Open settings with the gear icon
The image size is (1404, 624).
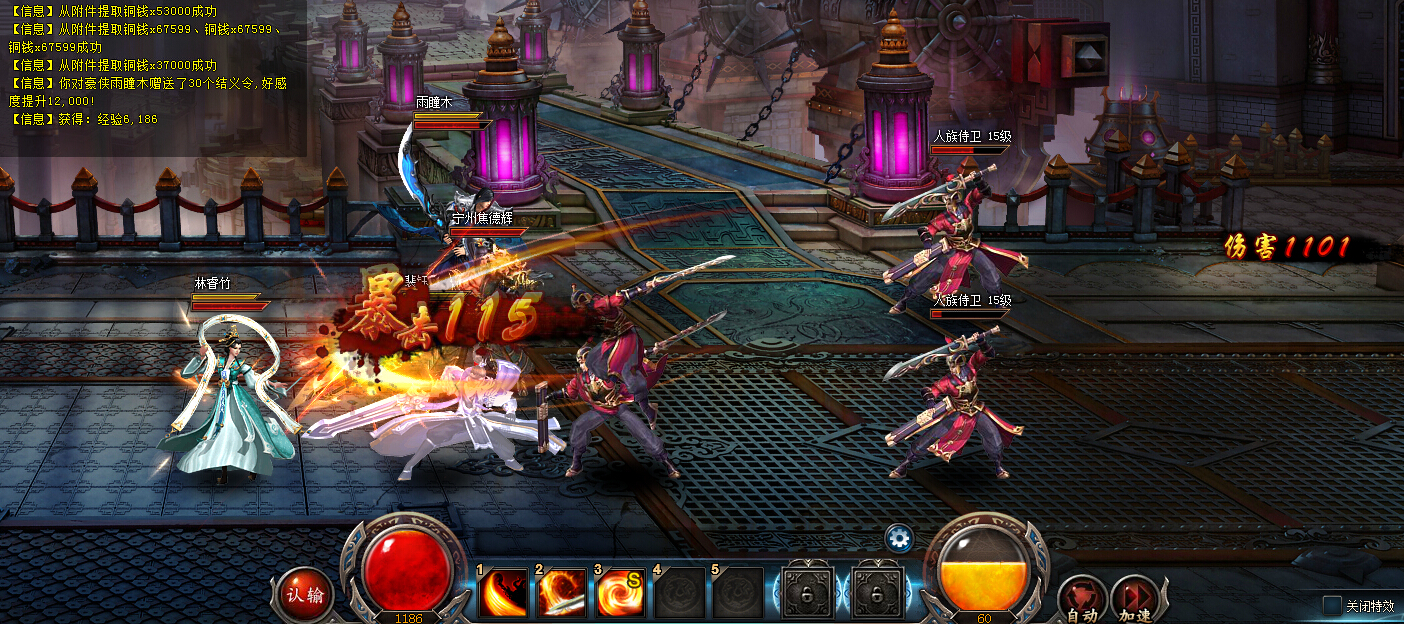[x=899, y=539]
